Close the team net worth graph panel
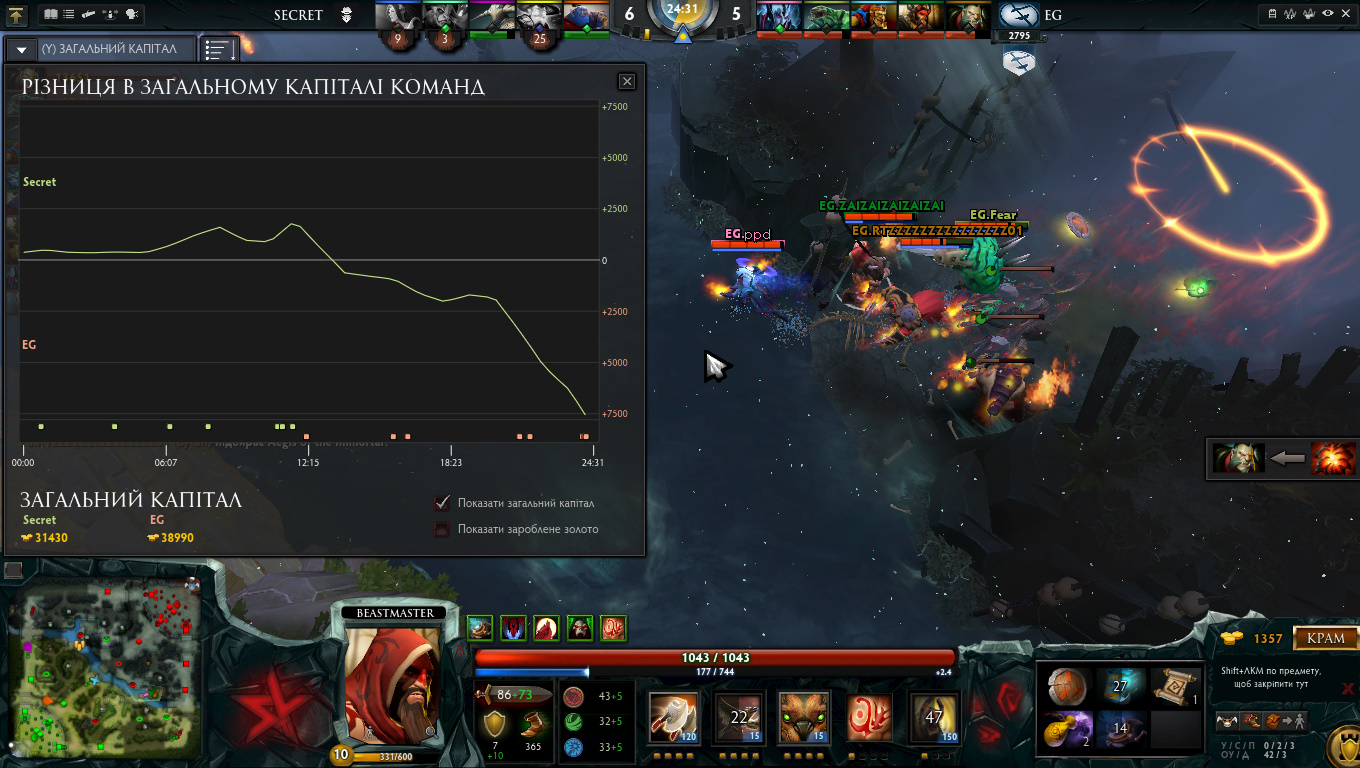The height and width of the screenshot is (768, 1360). point(627,82)
